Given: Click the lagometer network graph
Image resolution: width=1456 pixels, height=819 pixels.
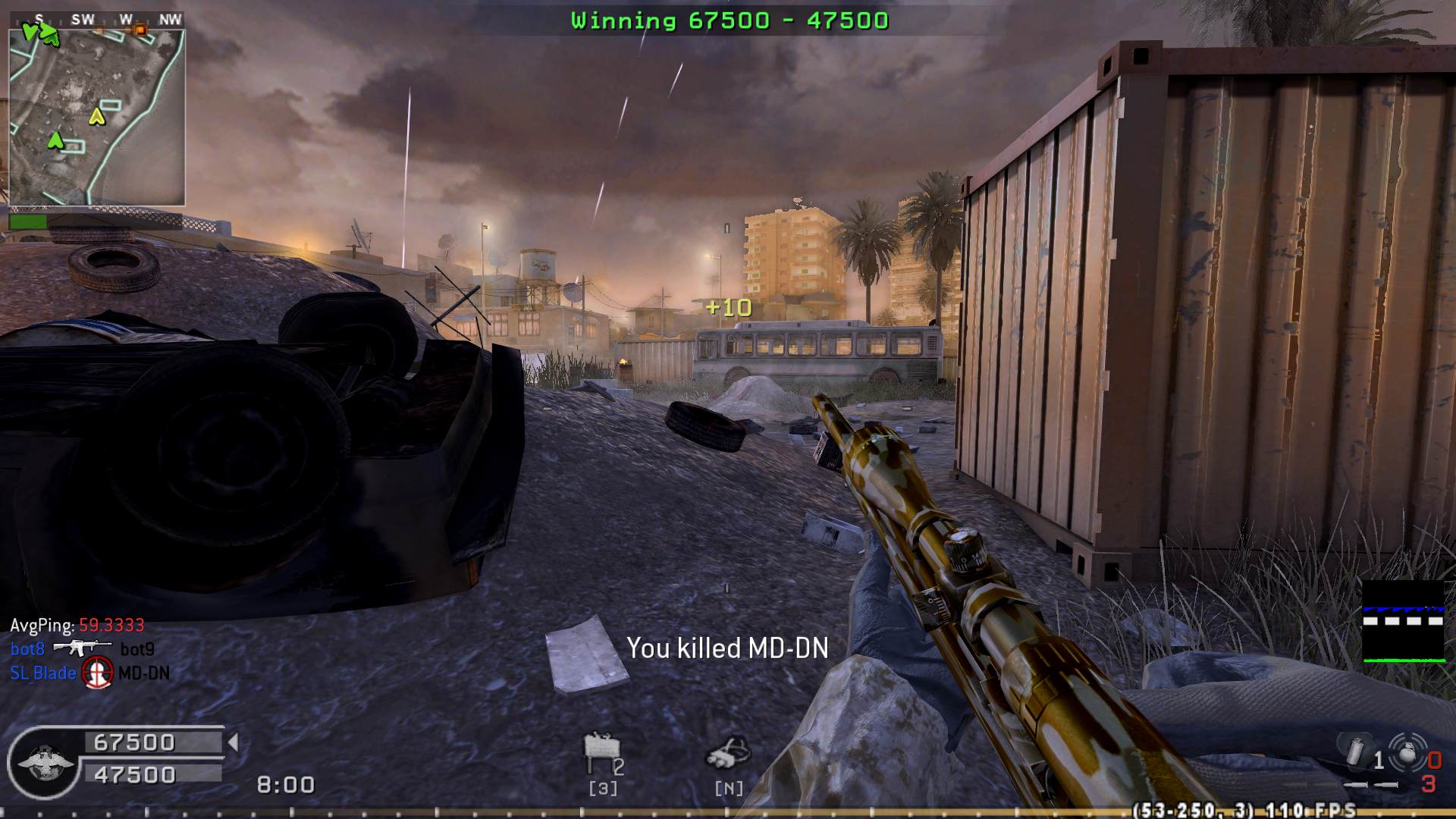Looking at the screenshot, I should [1404, 622].
